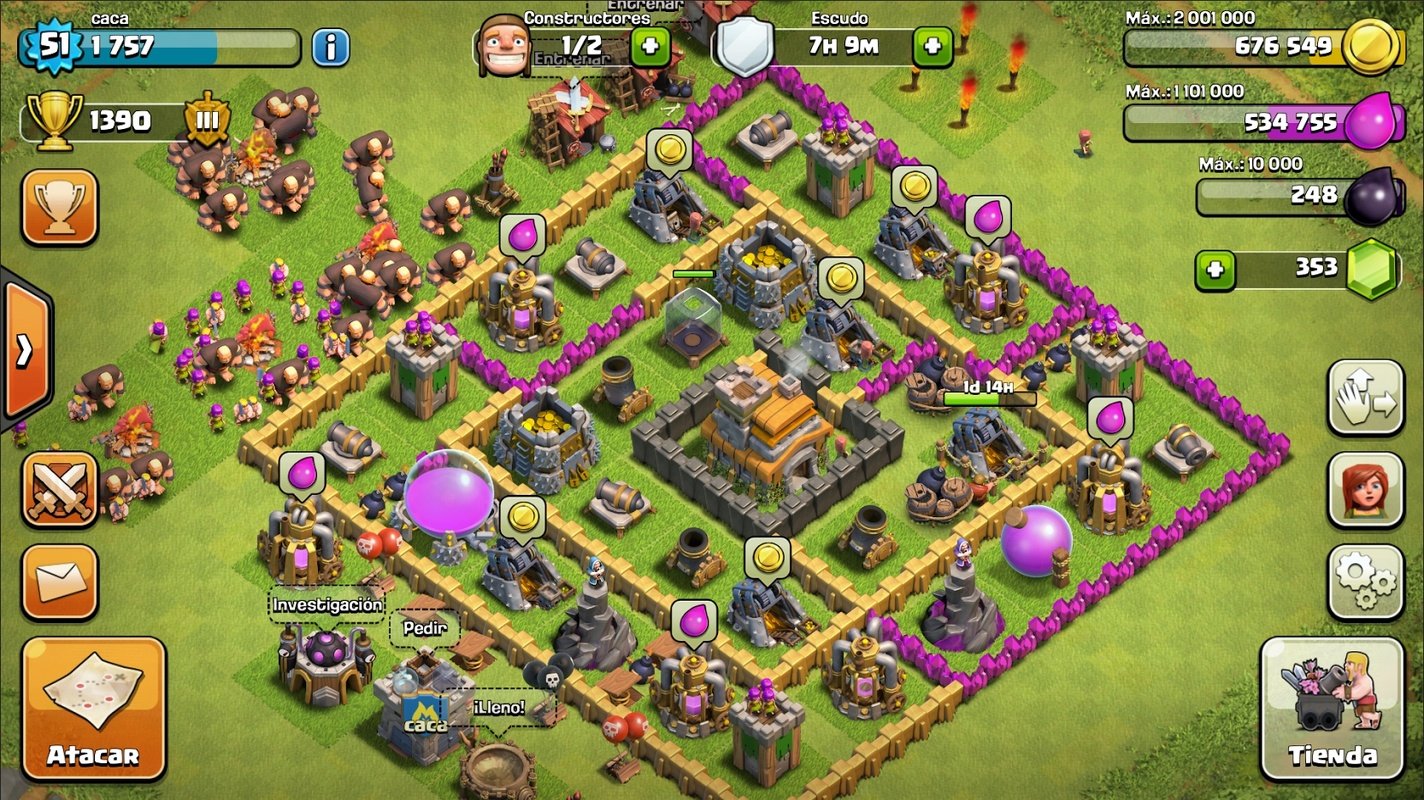Tap the pink elixir icon above a collector
This screenshot has width=1424, height=800.
pos(524,236)
